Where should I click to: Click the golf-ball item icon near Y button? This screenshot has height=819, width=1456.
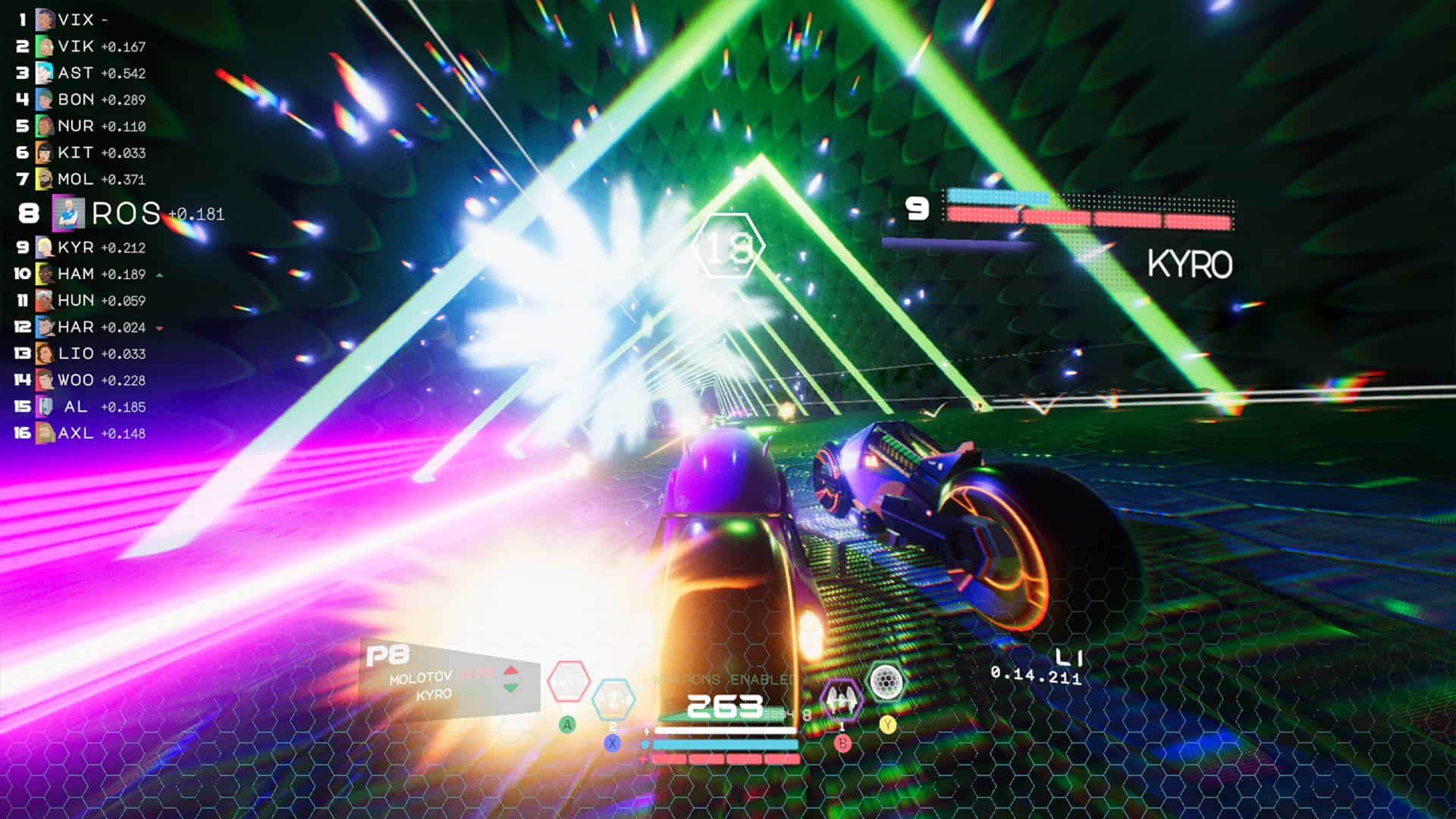(x=886, y=680)
